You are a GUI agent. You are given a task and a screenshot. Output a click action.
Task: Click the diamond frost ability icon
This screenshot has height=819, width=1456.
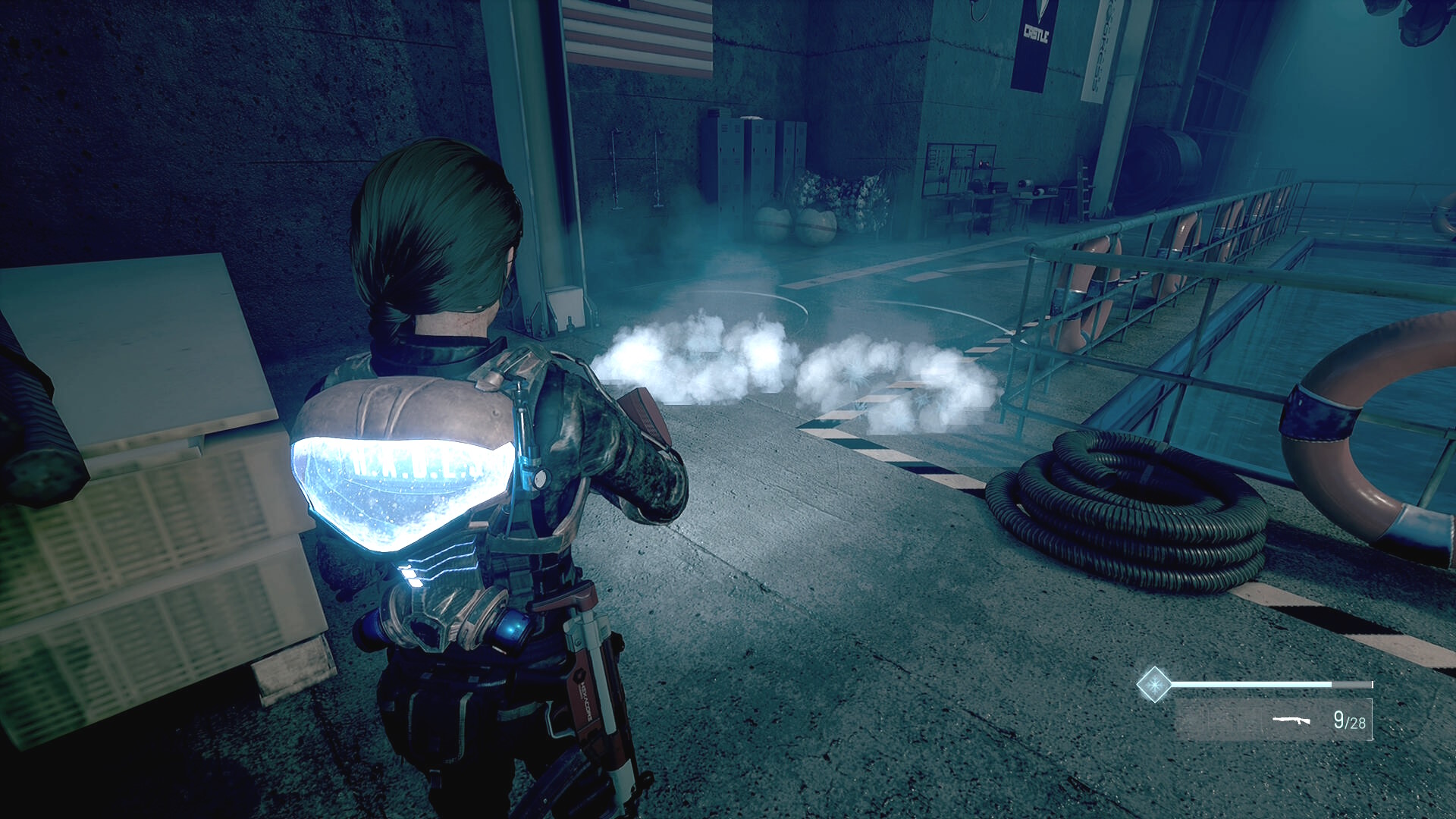1153,685
